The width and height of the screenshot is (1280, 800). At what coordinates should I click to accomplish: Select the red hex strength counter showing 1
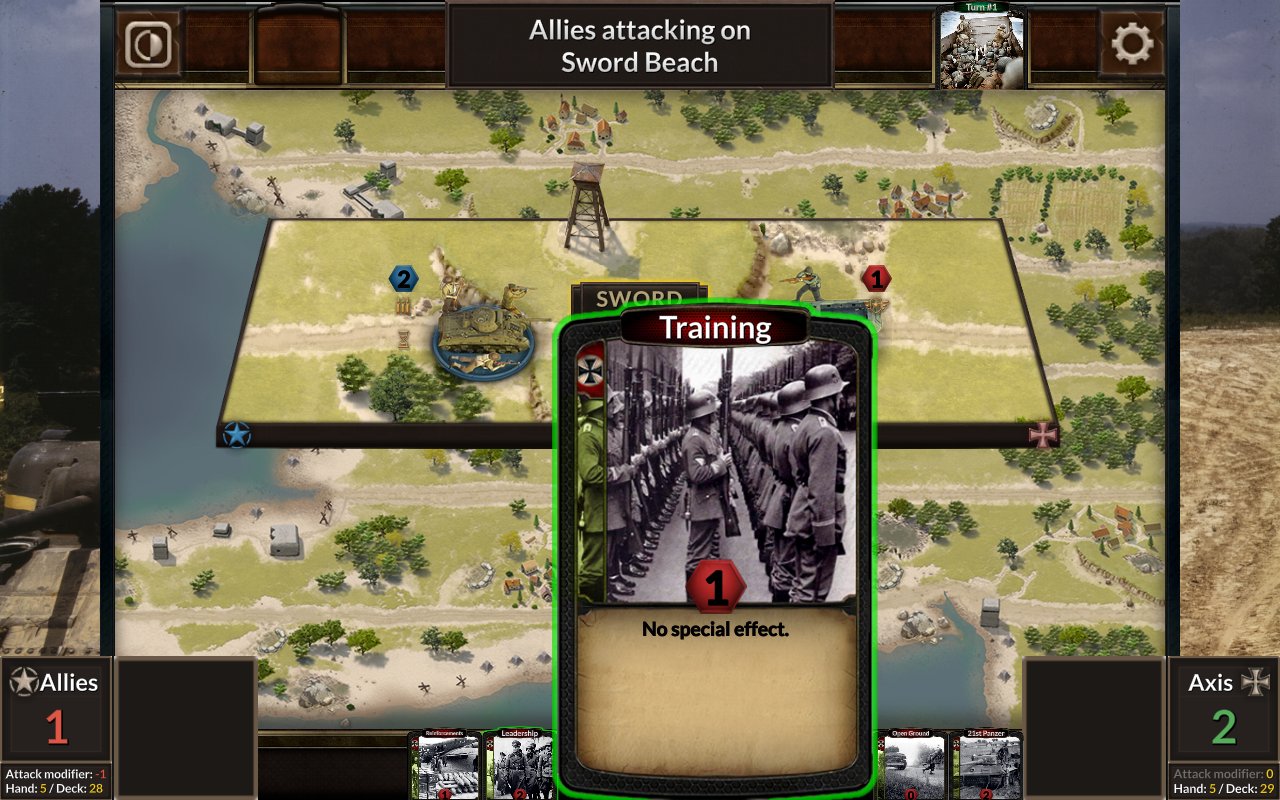pos(877,280)
